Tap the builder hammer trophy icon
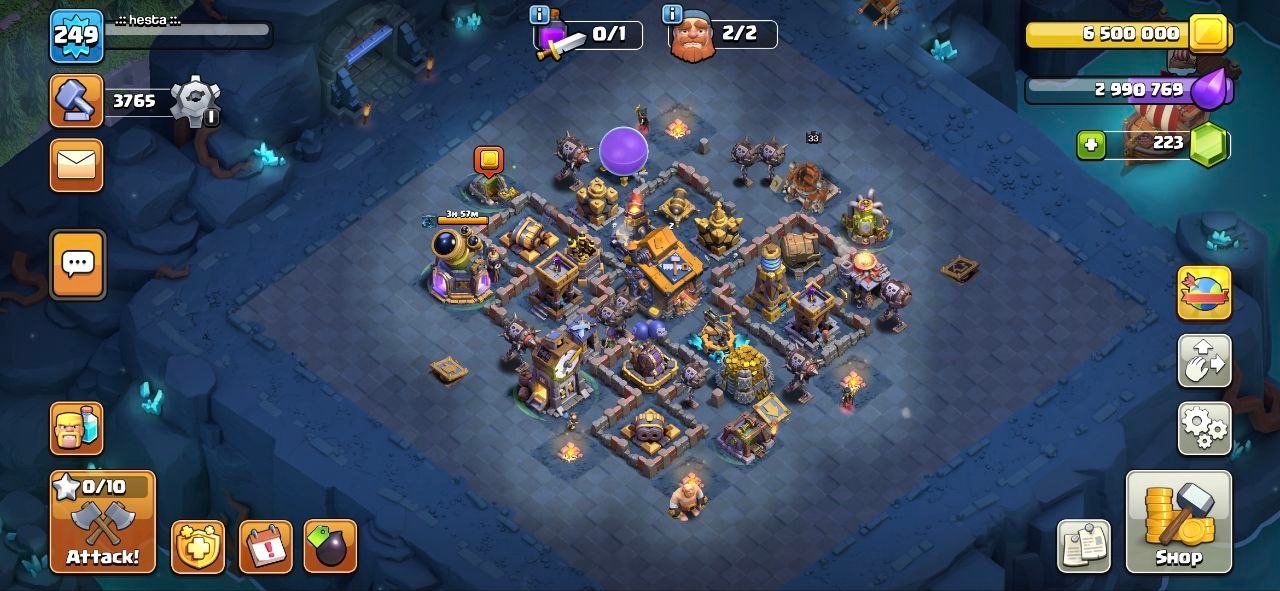This screenshot has height=591, width=1280. pos(76,100)
